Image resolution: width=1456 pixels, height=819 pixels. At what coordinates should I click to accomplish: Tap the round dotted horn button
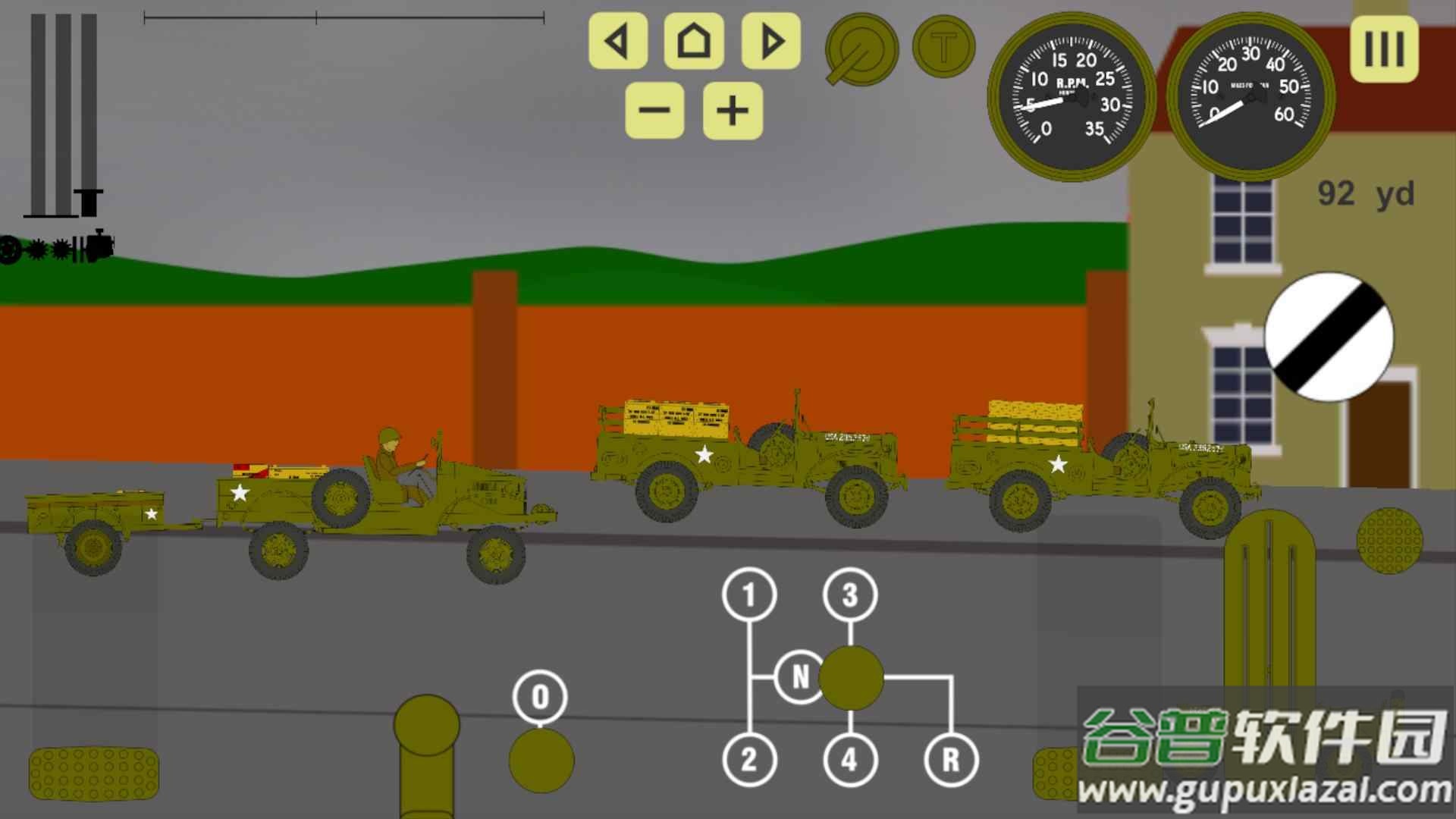point(1389,540)
